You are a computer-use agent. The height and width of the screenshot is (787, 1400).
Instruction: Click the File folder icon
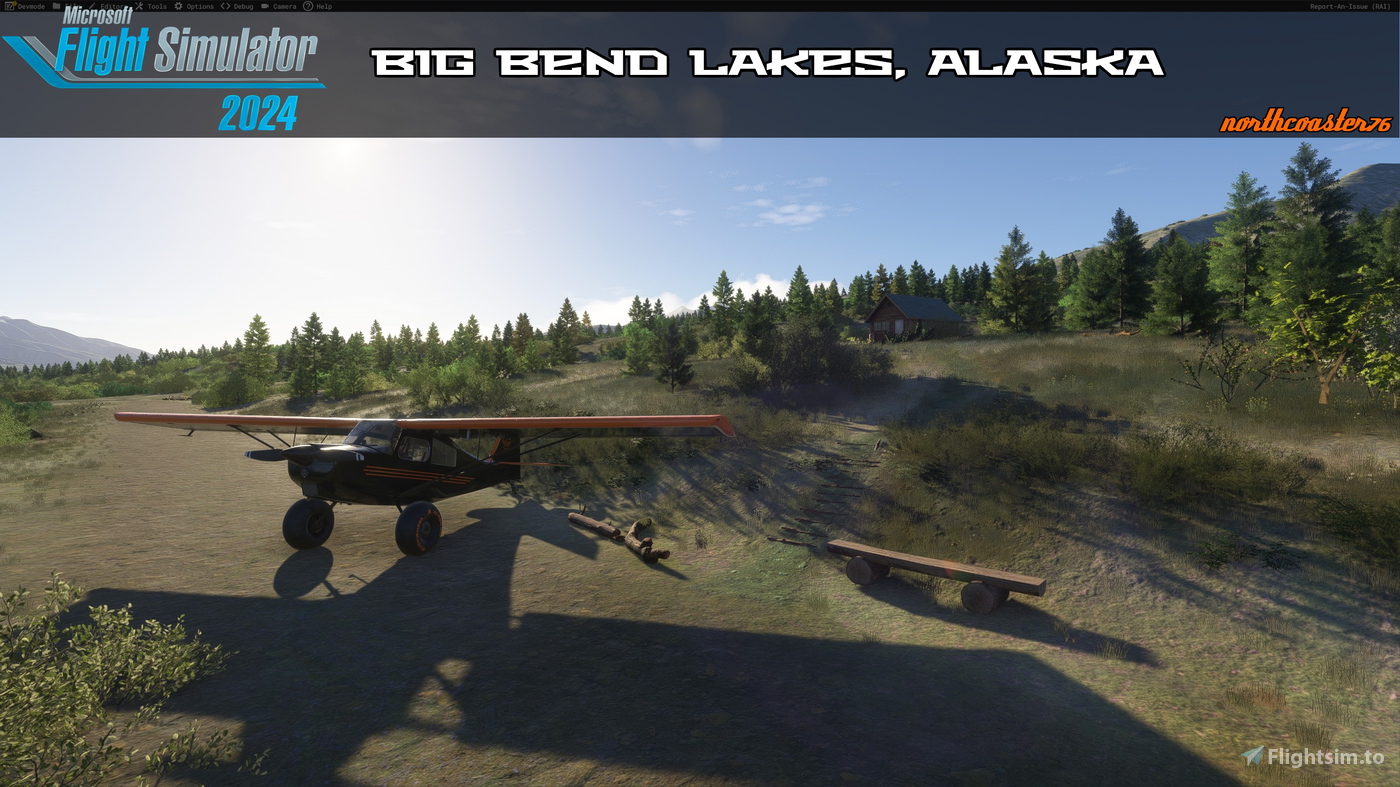click(x=56, y=6)
